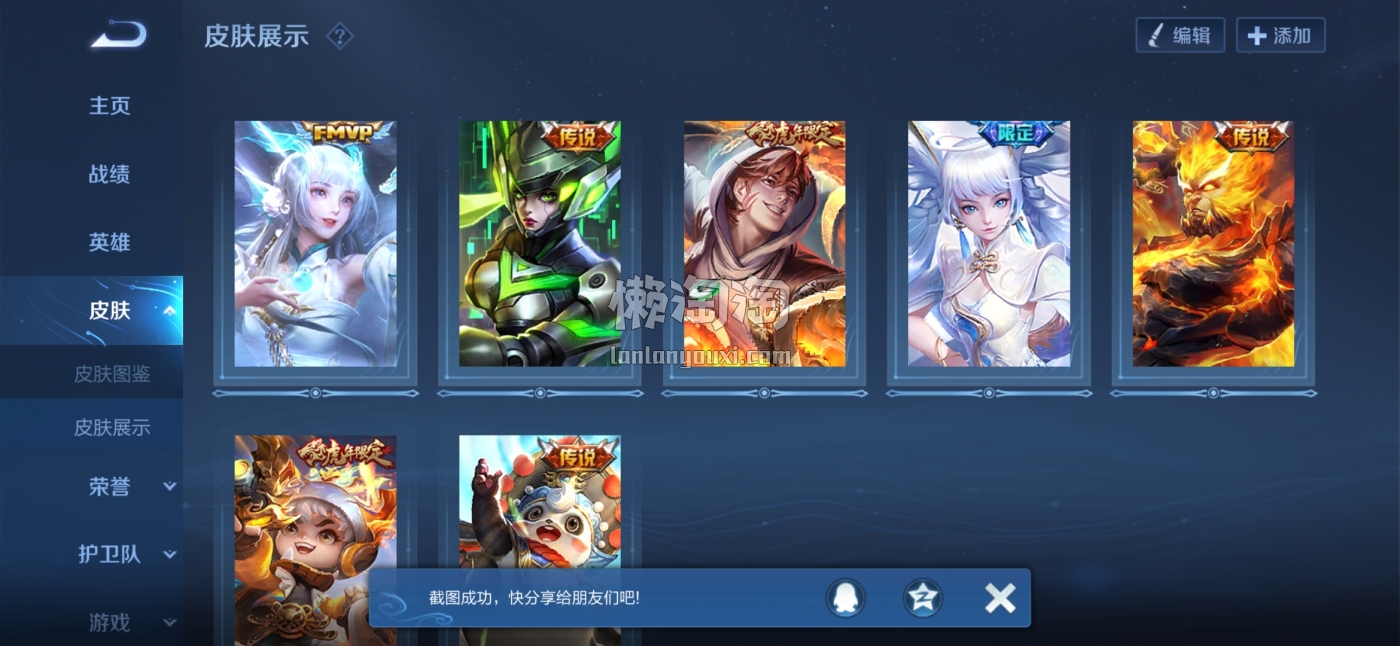The height and width of the screenshot is (646, 1400).
Task: Collapse the 皮肤 skins section
Action: pyautogui.click(x=168, y=311)
